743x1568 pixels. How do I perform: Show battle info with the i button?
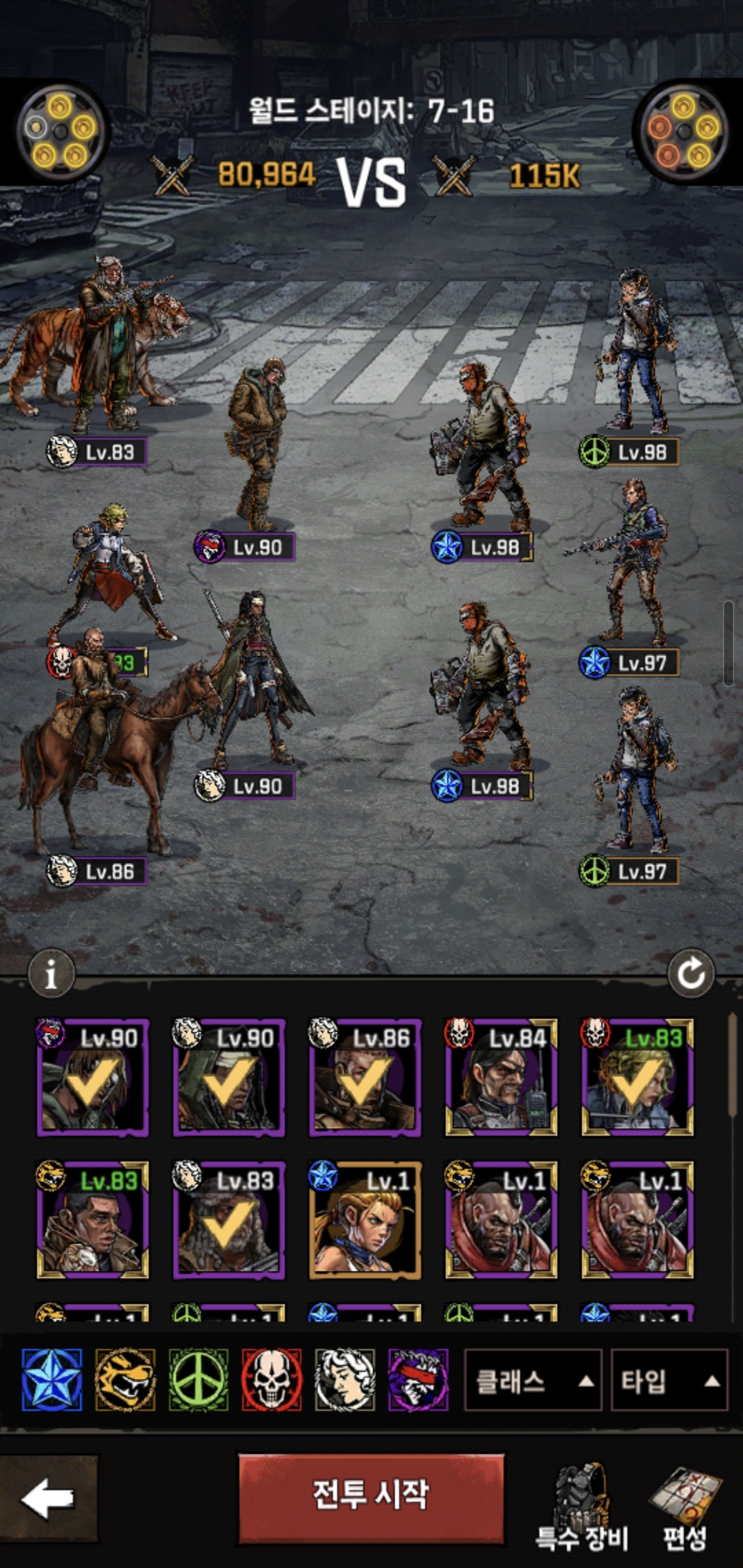(51, 974)
